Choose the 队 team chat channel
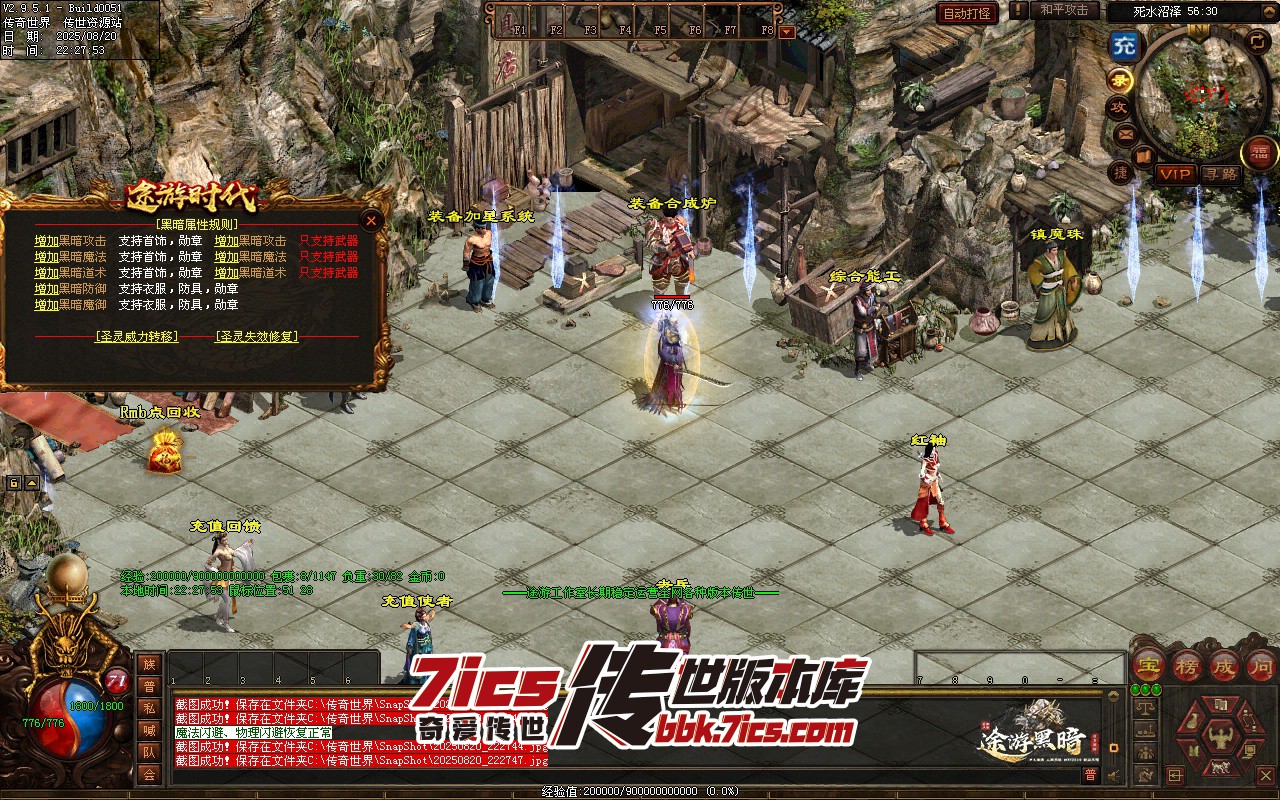Viewport: 1280px width, 800px height. (149, 752)
